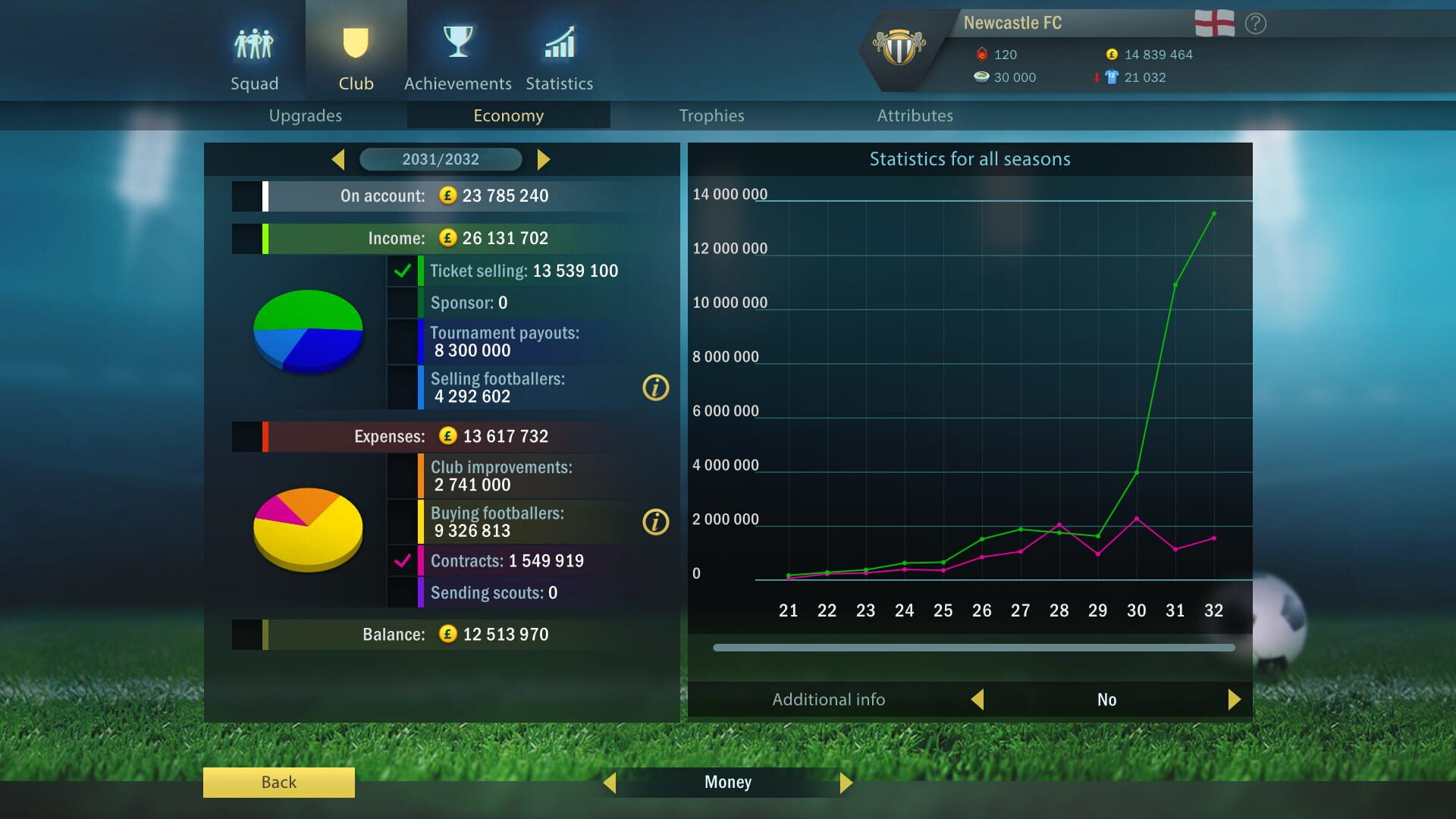
Task: Switch chart type with Money left arrow
Action: (x=611, y=782)
